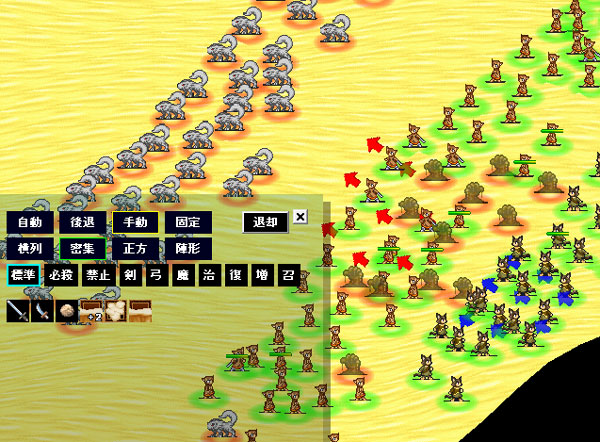Close the command panel with X

(x=301, y=217)
